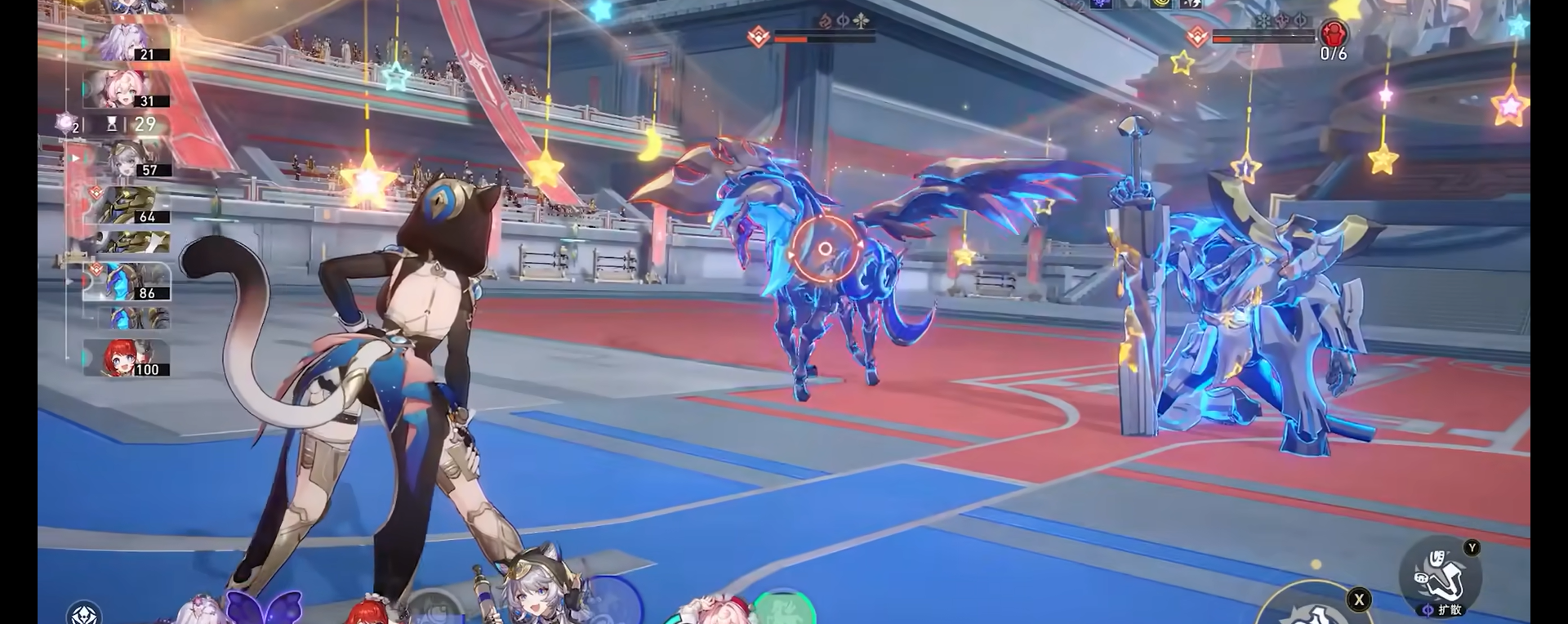Open the emblem button in the bottom-left corner
Viewport: 1568px width, 624px height.
tap(84, 613)
